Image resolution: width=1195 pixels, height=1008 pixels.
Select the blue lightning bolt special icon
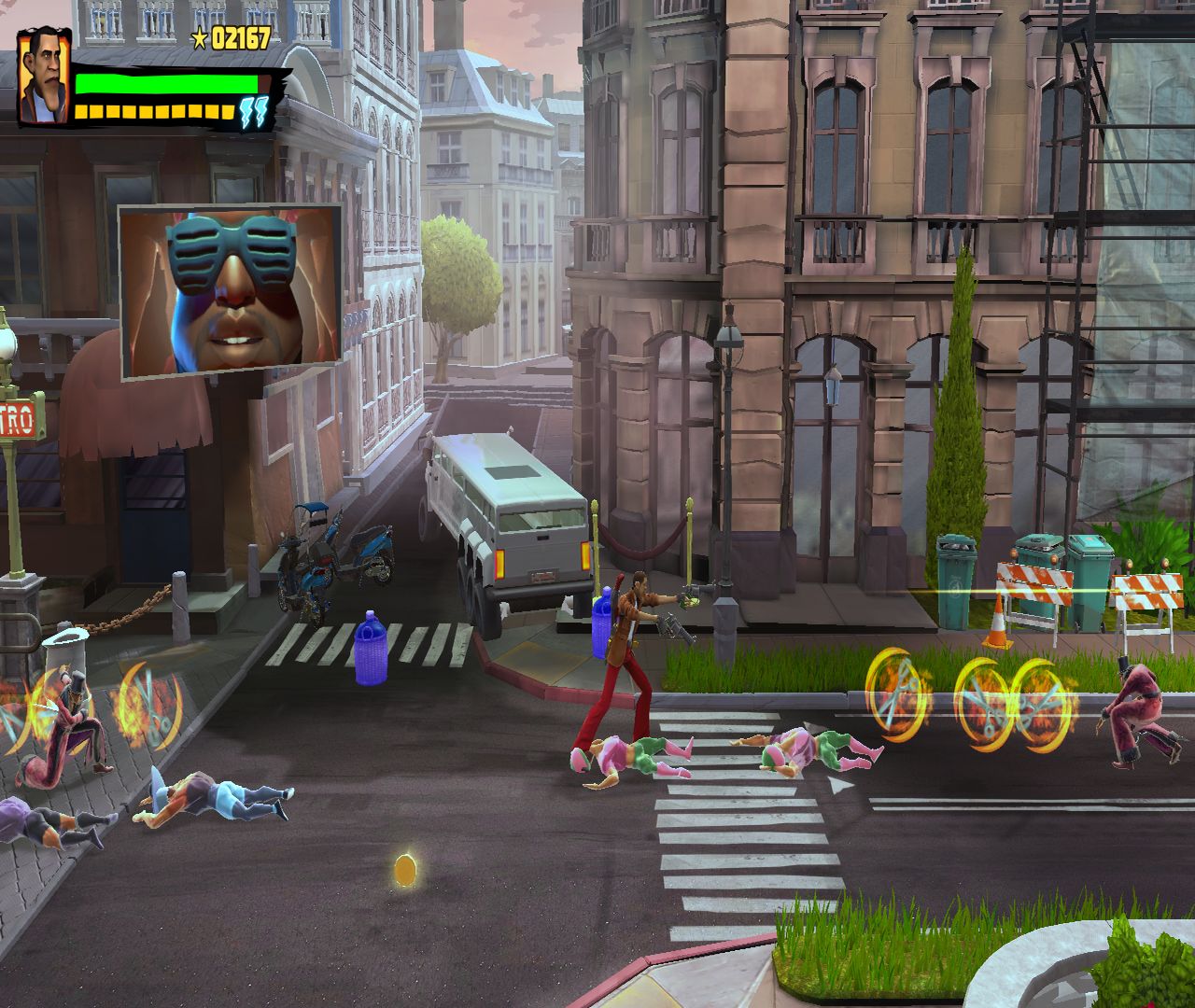[253, 112]
